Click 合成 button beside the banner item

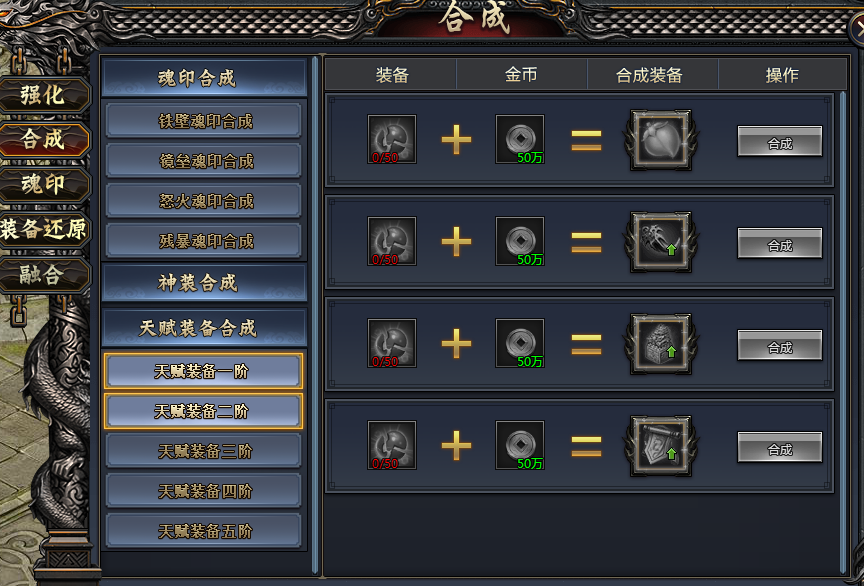780,449
